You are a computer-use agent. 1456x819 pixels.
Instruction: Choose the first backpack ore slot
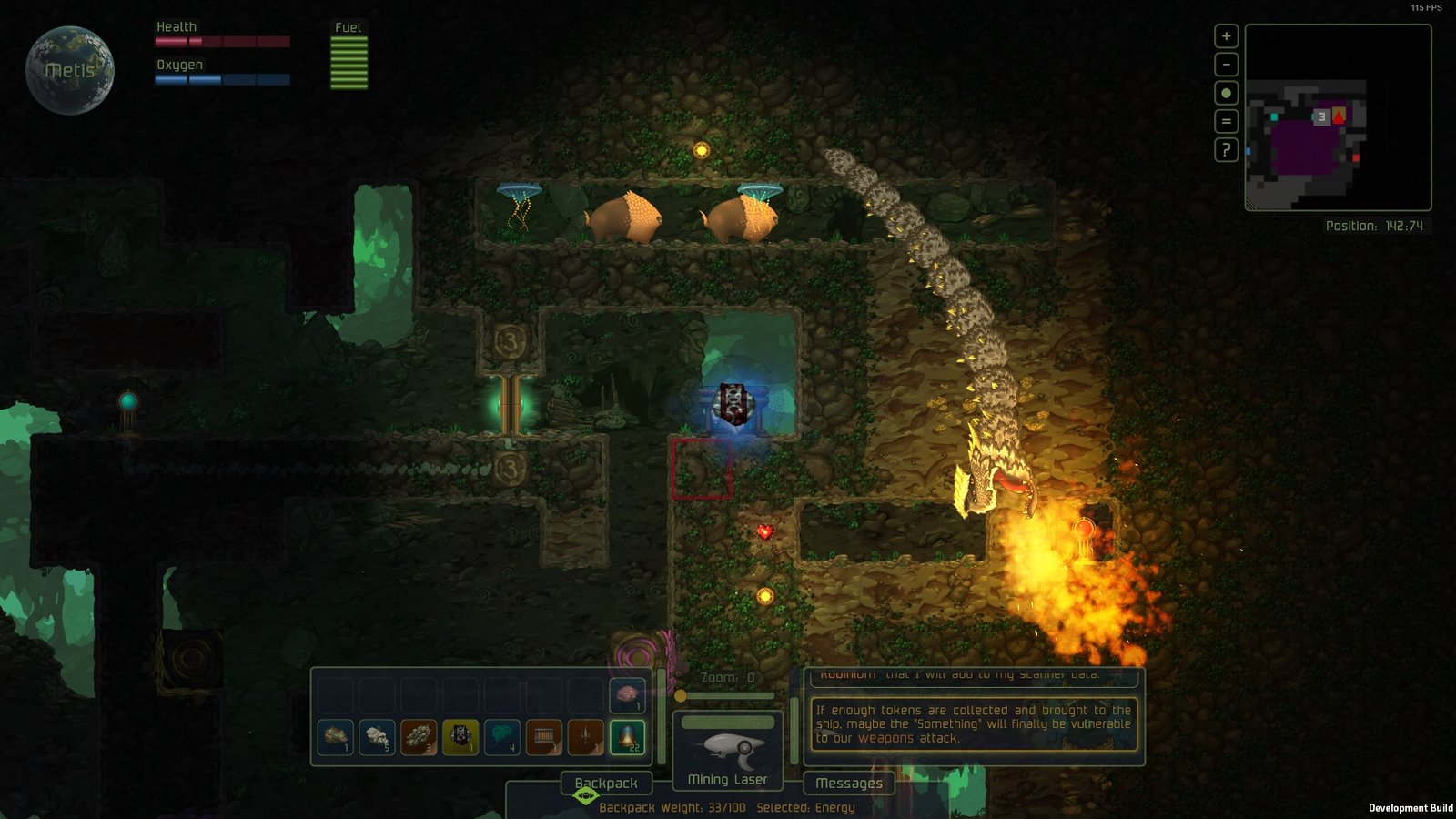[335, 737]
